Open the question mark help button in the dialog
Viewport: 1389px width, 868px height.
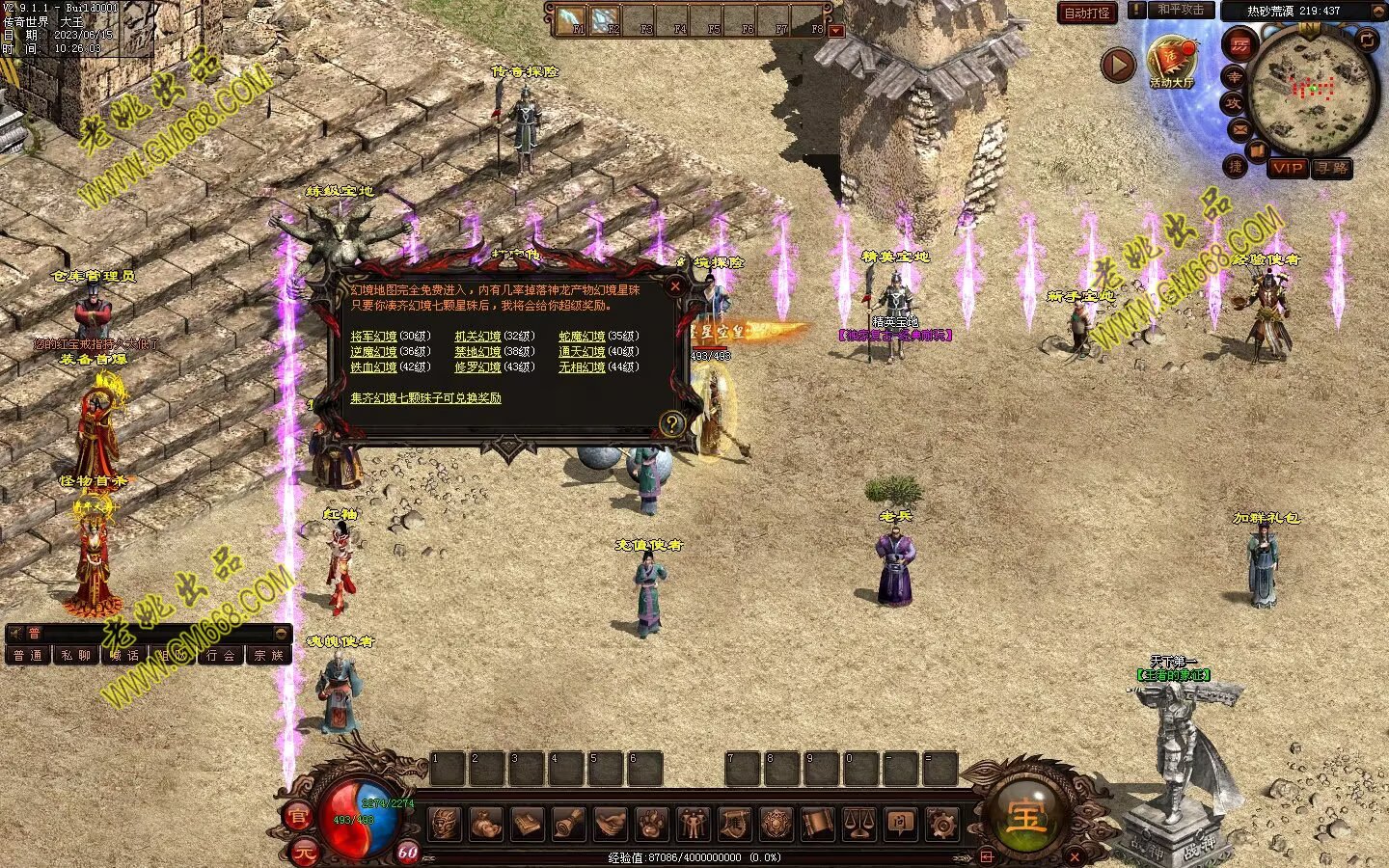tap(671, 422)
